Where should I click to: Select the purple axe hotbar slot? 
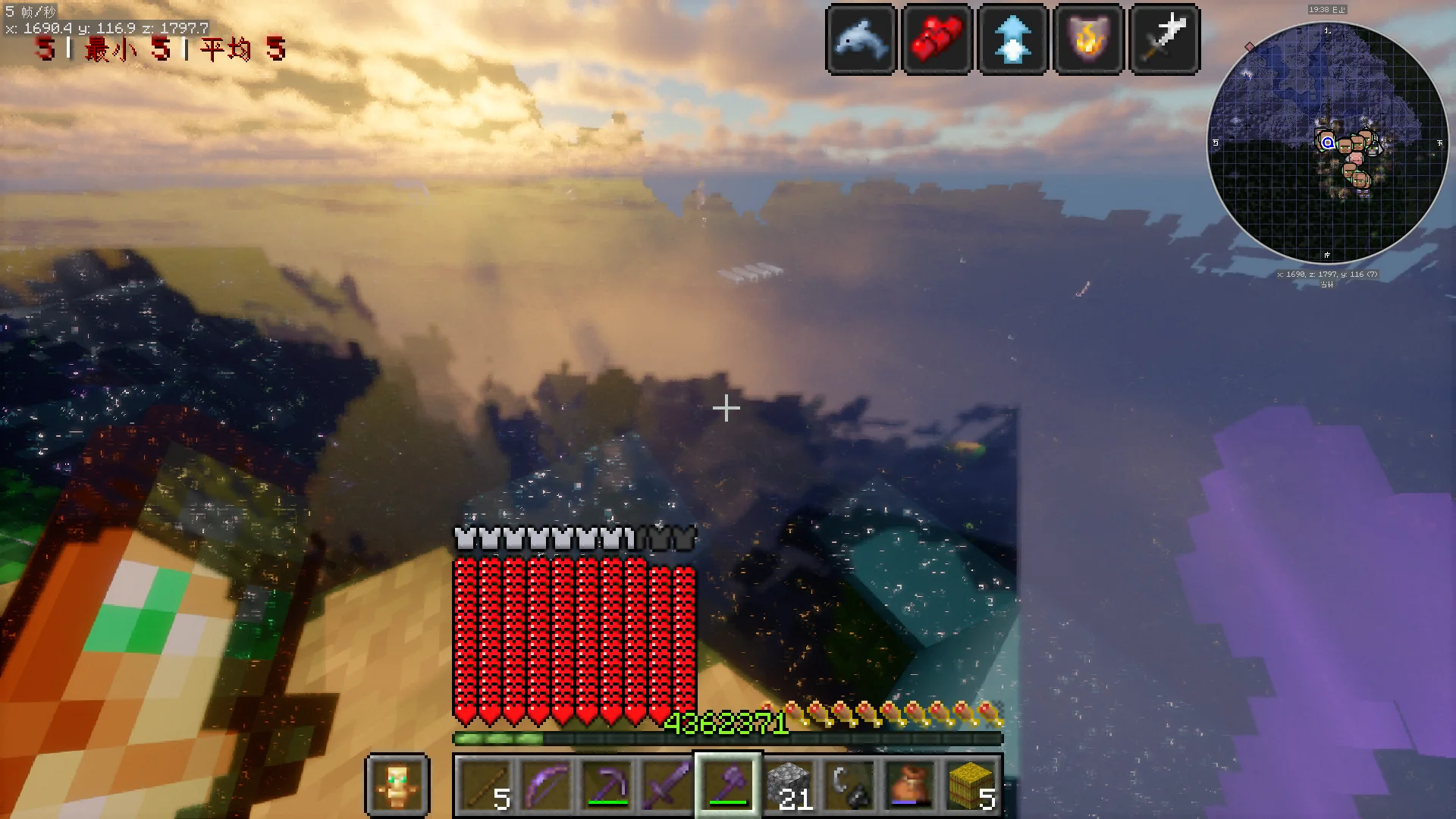(x=728, y=785)
